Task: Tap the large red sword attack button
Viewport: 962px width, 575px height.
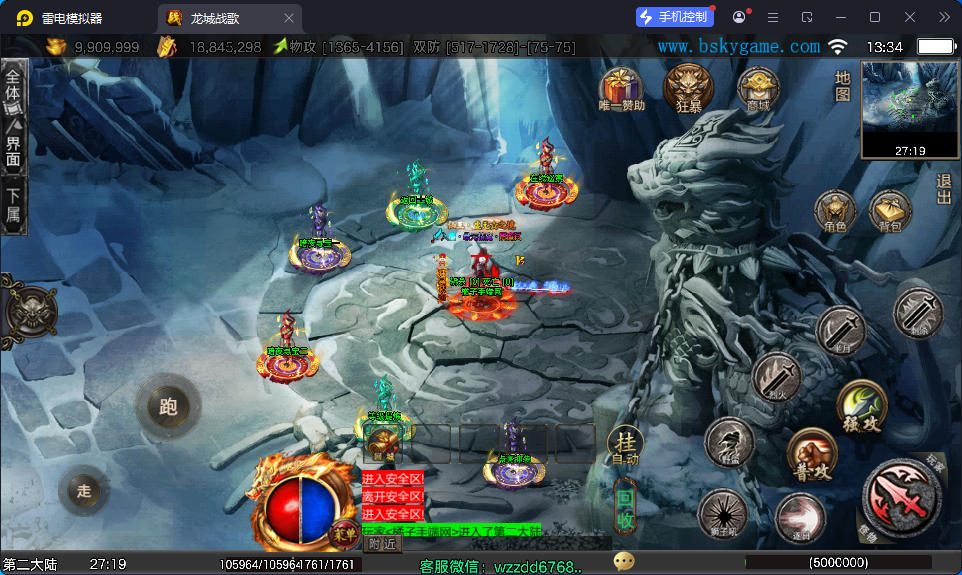Action: click(900, 498)
